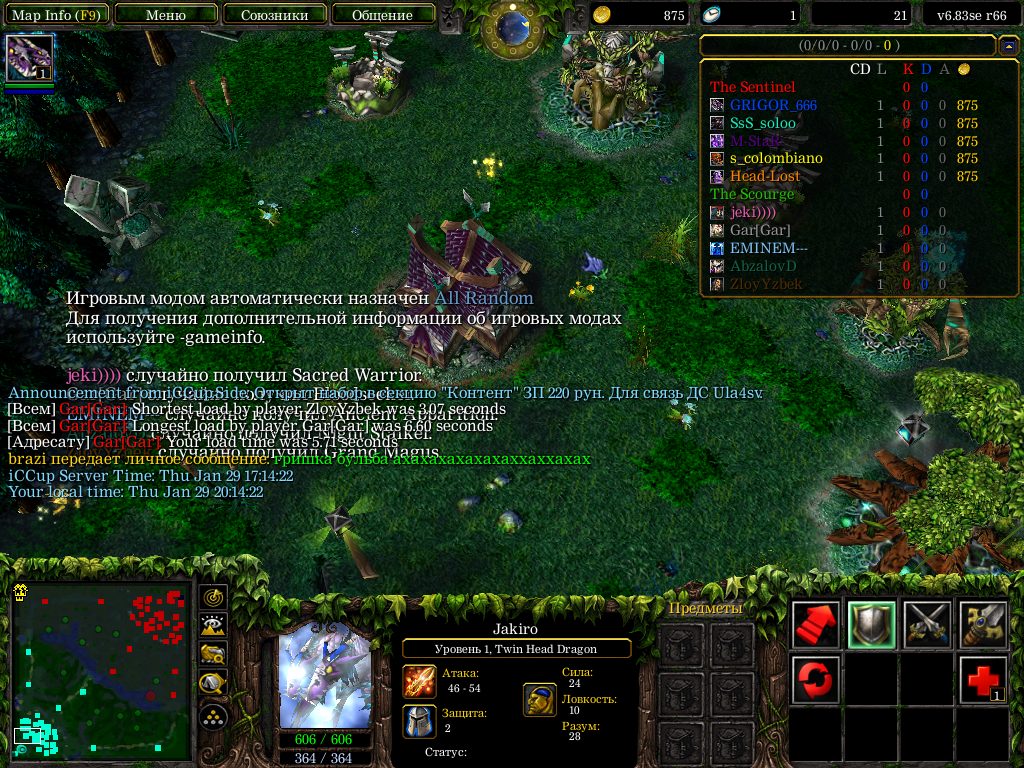Click on the minimap

click(x=101, y=667)
